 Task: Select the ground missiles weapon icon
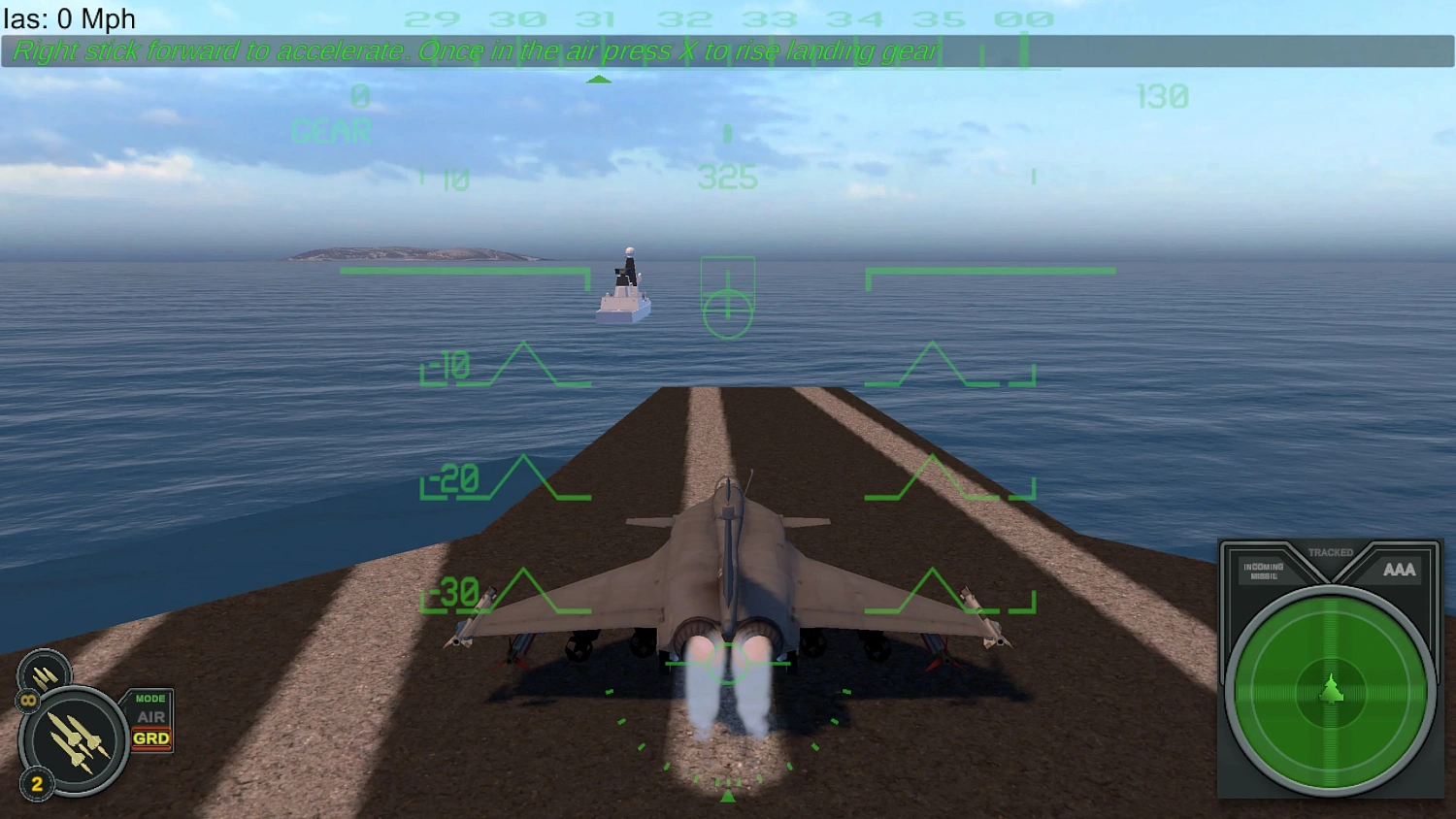click(x=74, y=737)
